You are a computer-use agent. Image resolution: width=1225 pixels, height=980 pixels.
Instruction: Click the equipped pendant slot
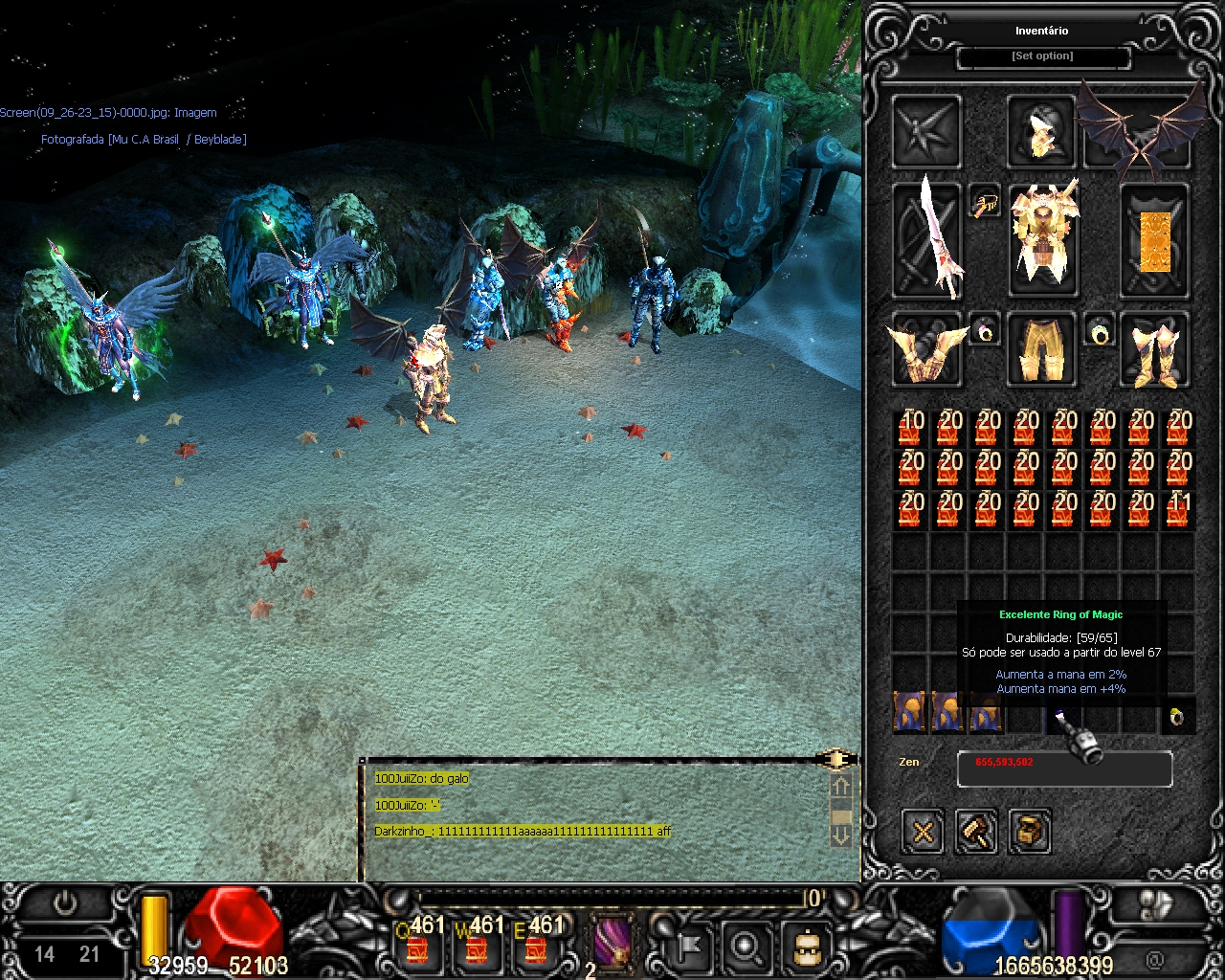(985, 202)
